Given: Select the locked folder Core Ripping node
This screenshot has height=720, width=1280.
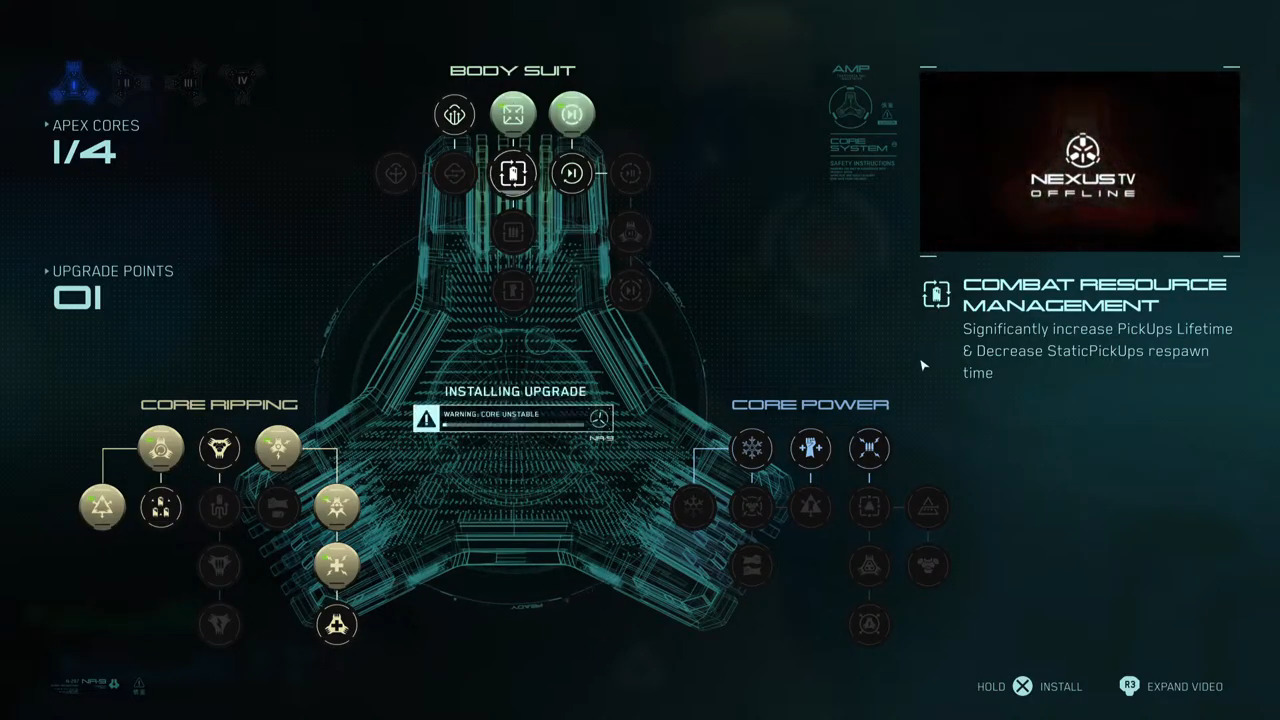Looking at the screenshot, I should (278, 507).
